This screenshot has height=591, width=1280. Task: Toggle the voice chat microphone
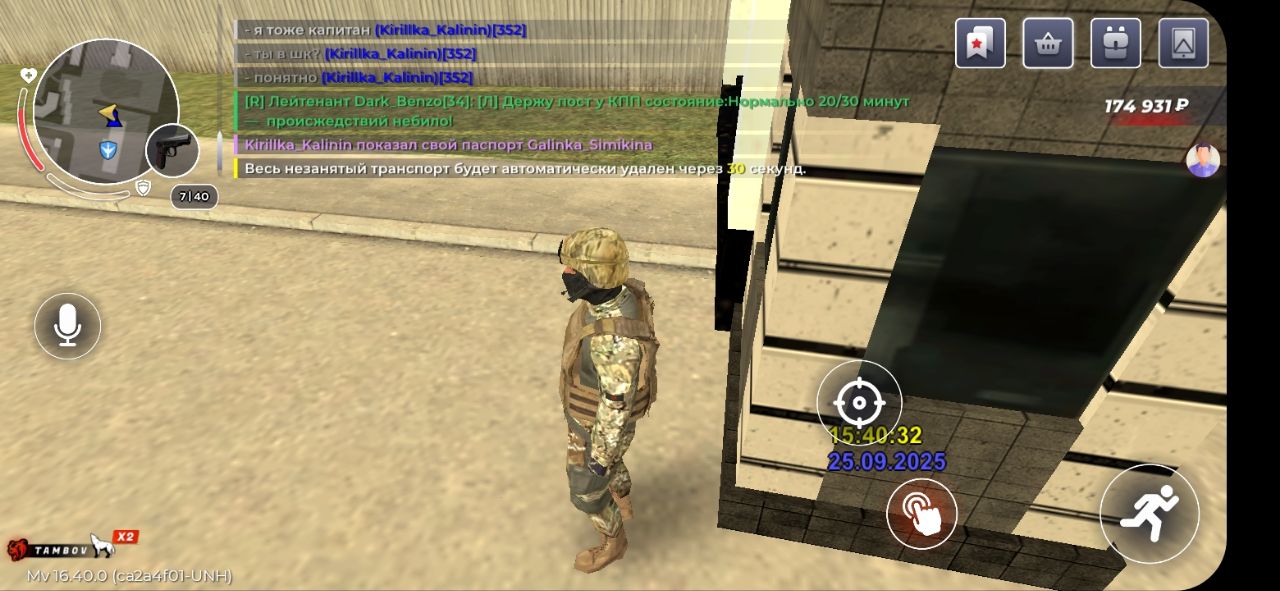pos(67,325)
